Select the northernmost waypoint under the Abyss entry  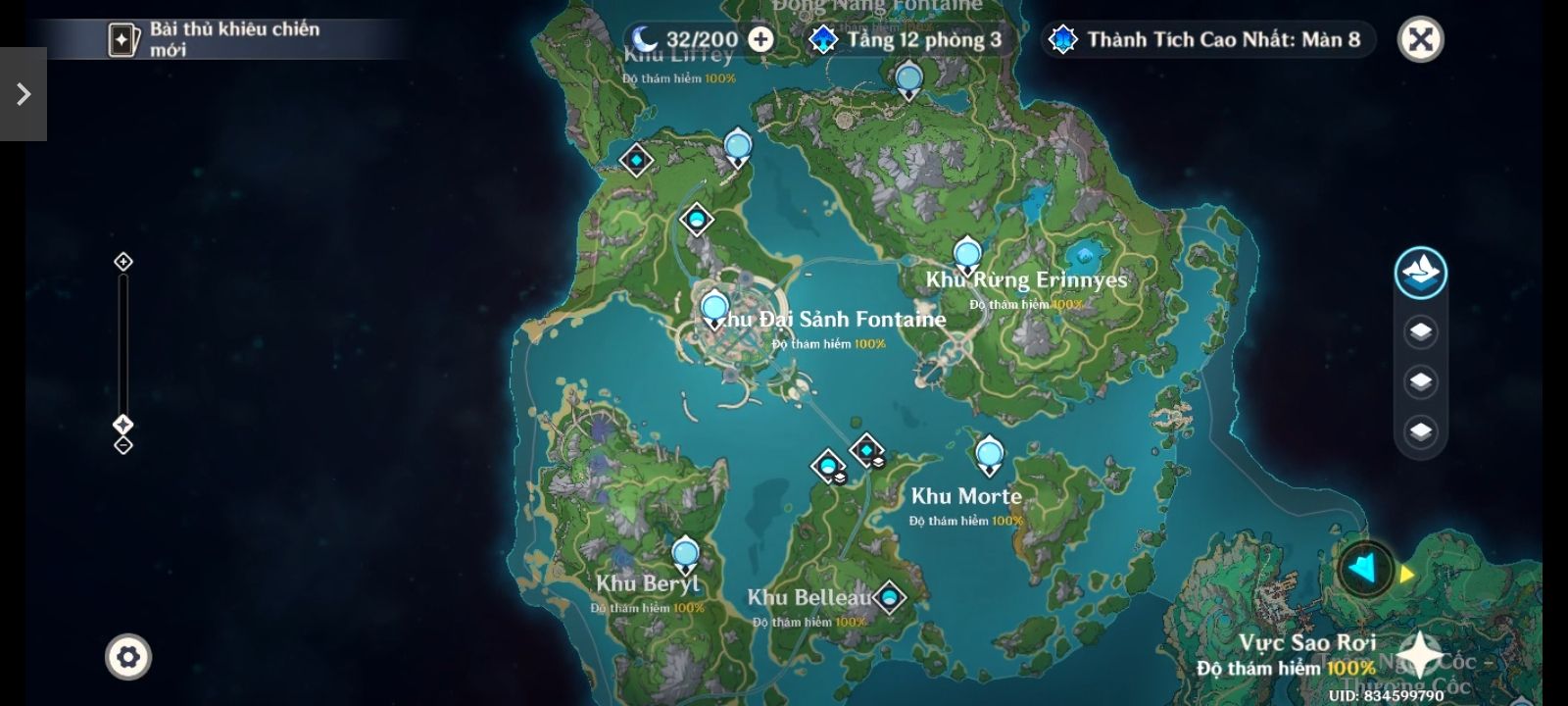click(x=908, y=78)
